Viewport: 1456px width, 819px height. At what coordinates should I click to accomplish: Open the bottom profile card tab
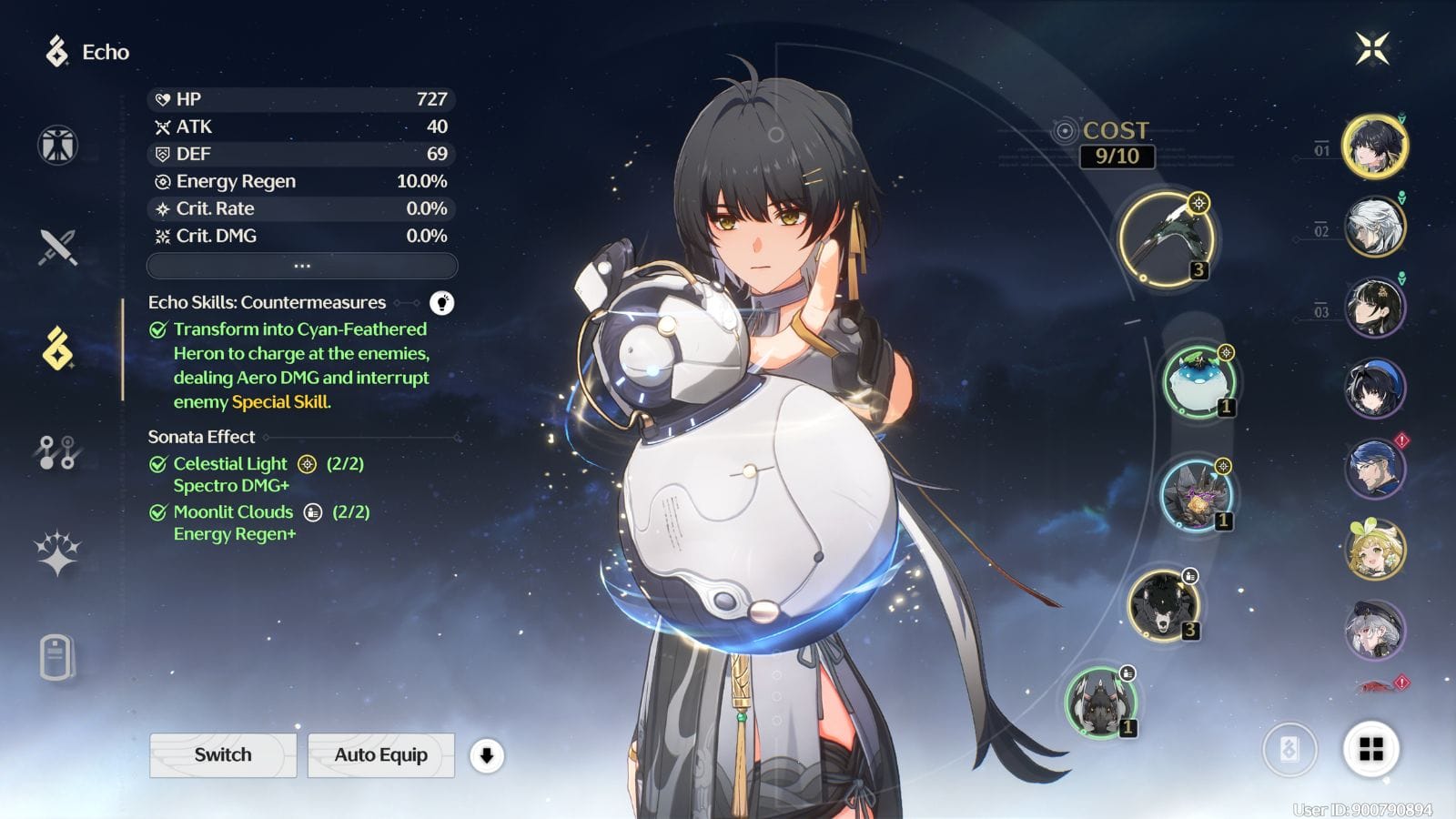coord(57,657)
